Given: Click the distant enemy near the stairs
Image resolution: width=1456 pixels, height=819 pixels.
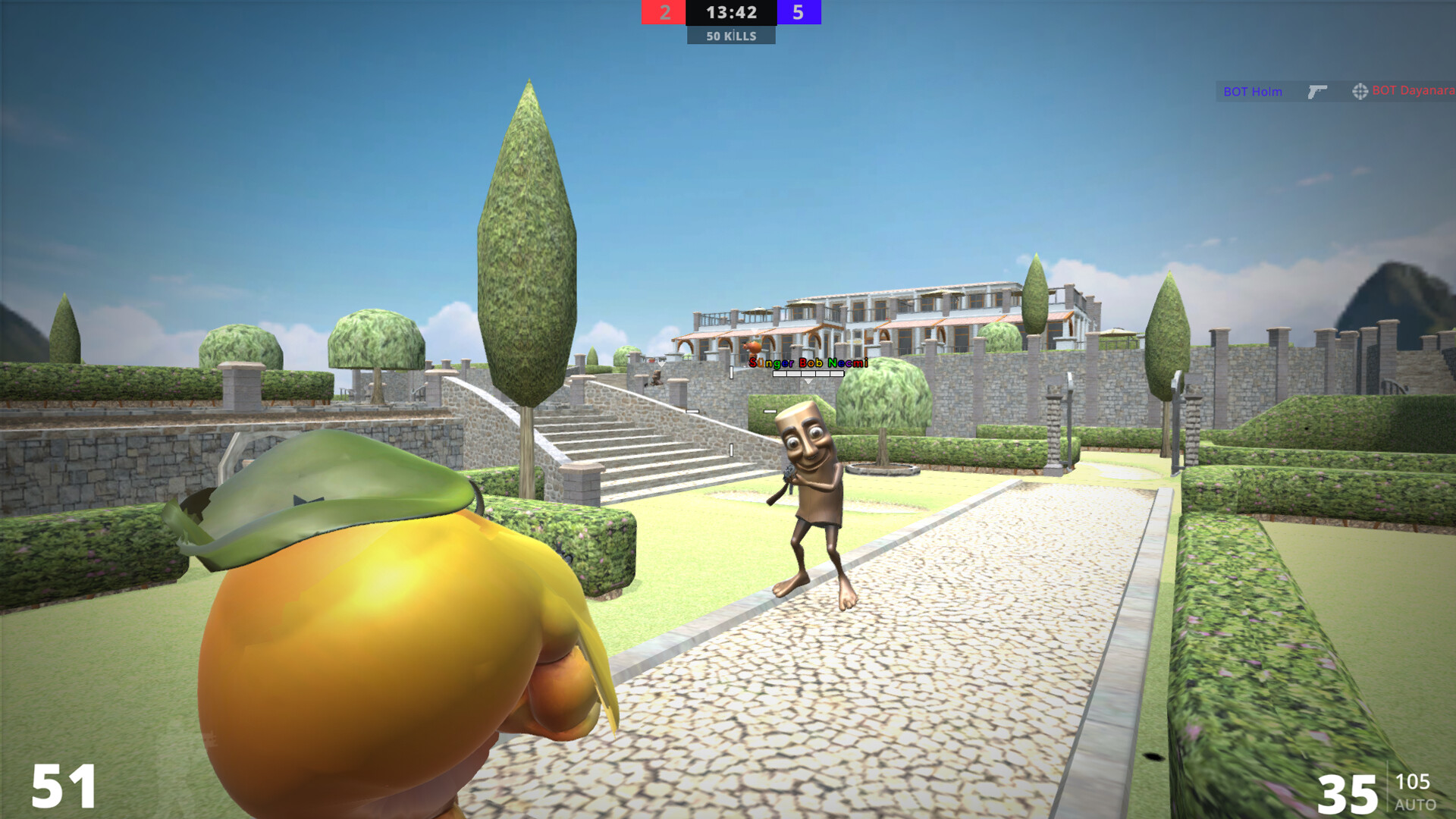Looking at the screenshot, I should (x=657, y=379).
